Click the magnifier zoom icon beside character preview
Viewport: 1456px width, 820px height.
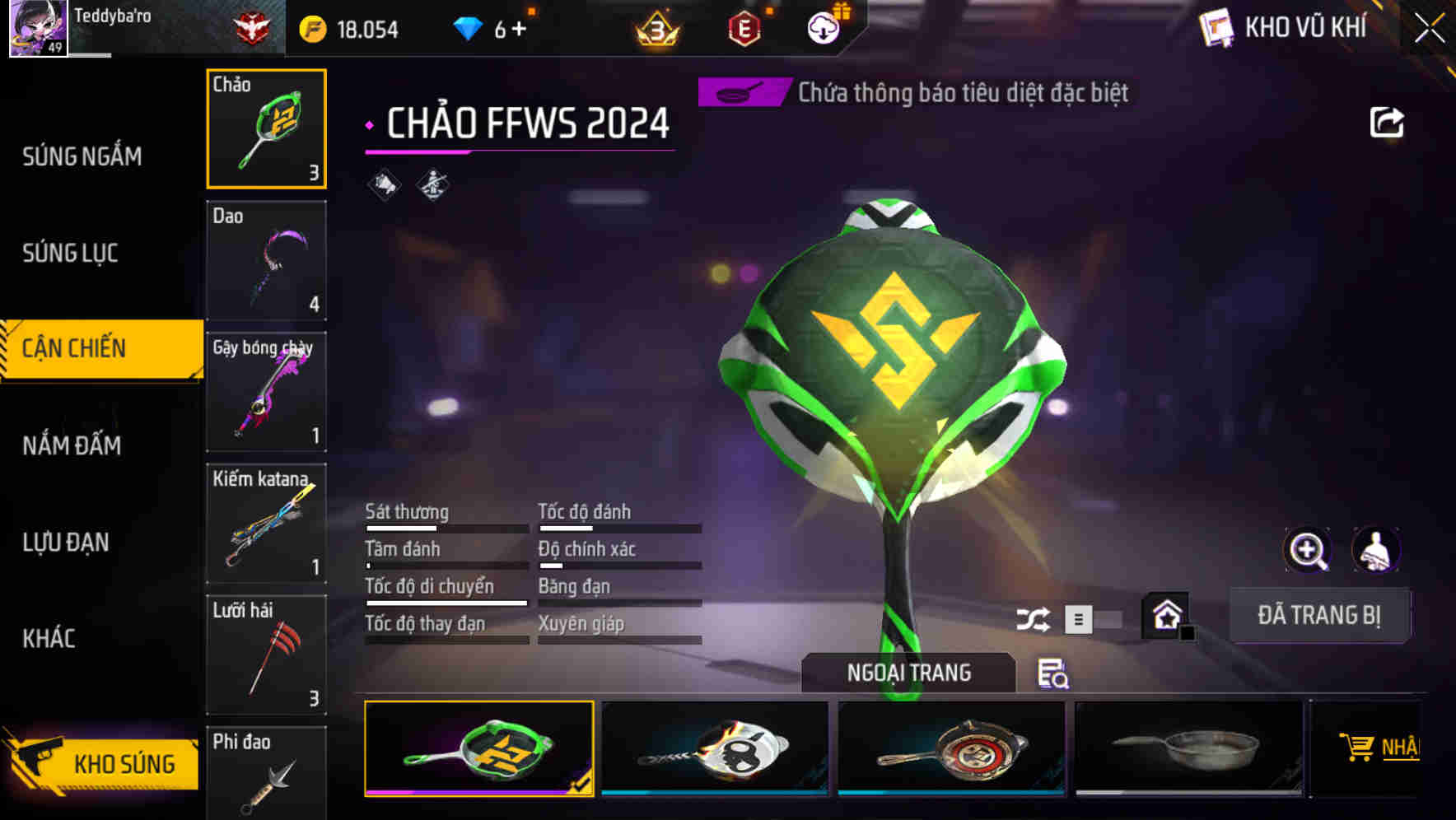(x=1308, y=550)
